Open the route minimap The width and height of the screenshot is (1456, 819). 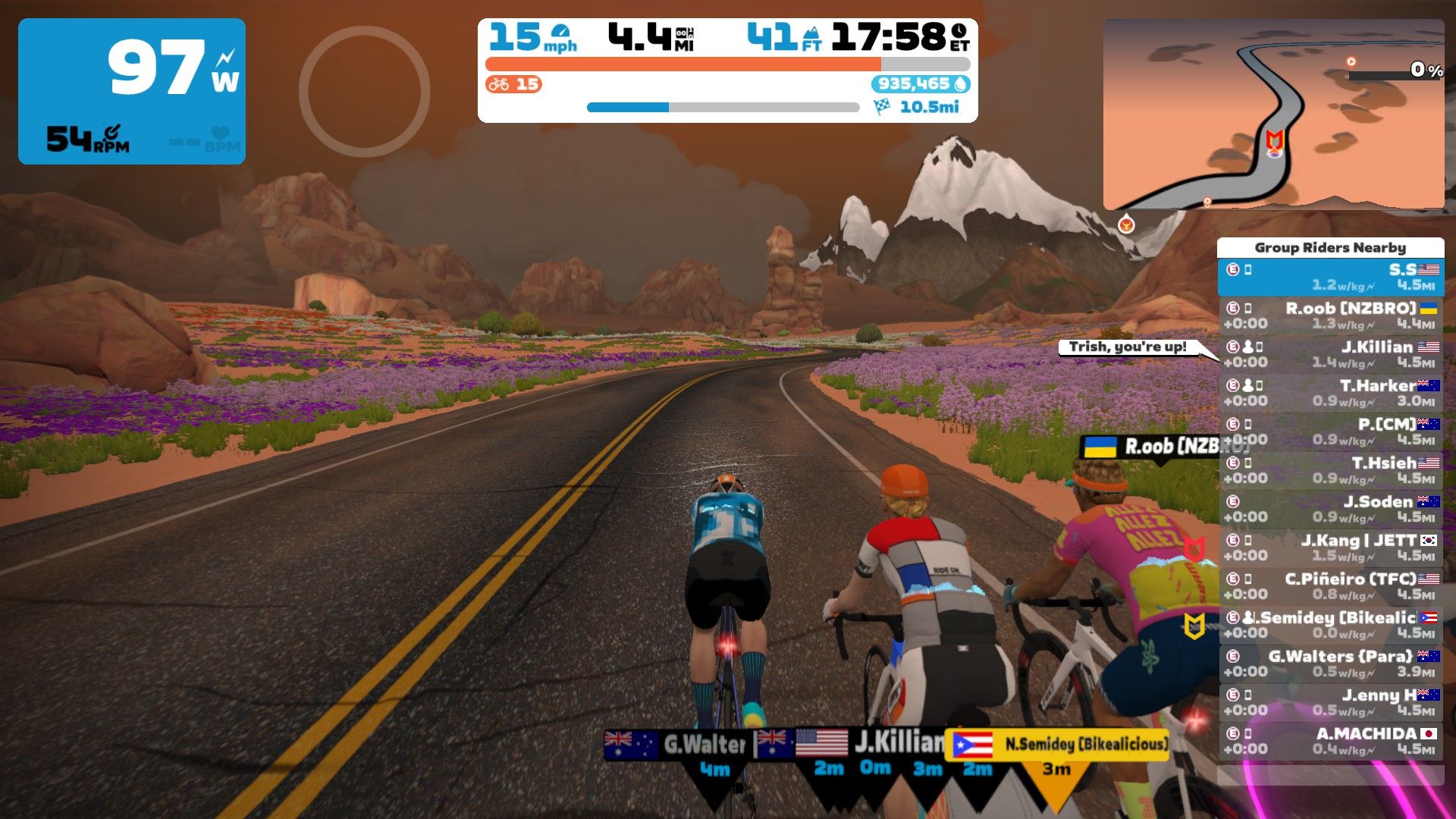tap(1273, 114)
